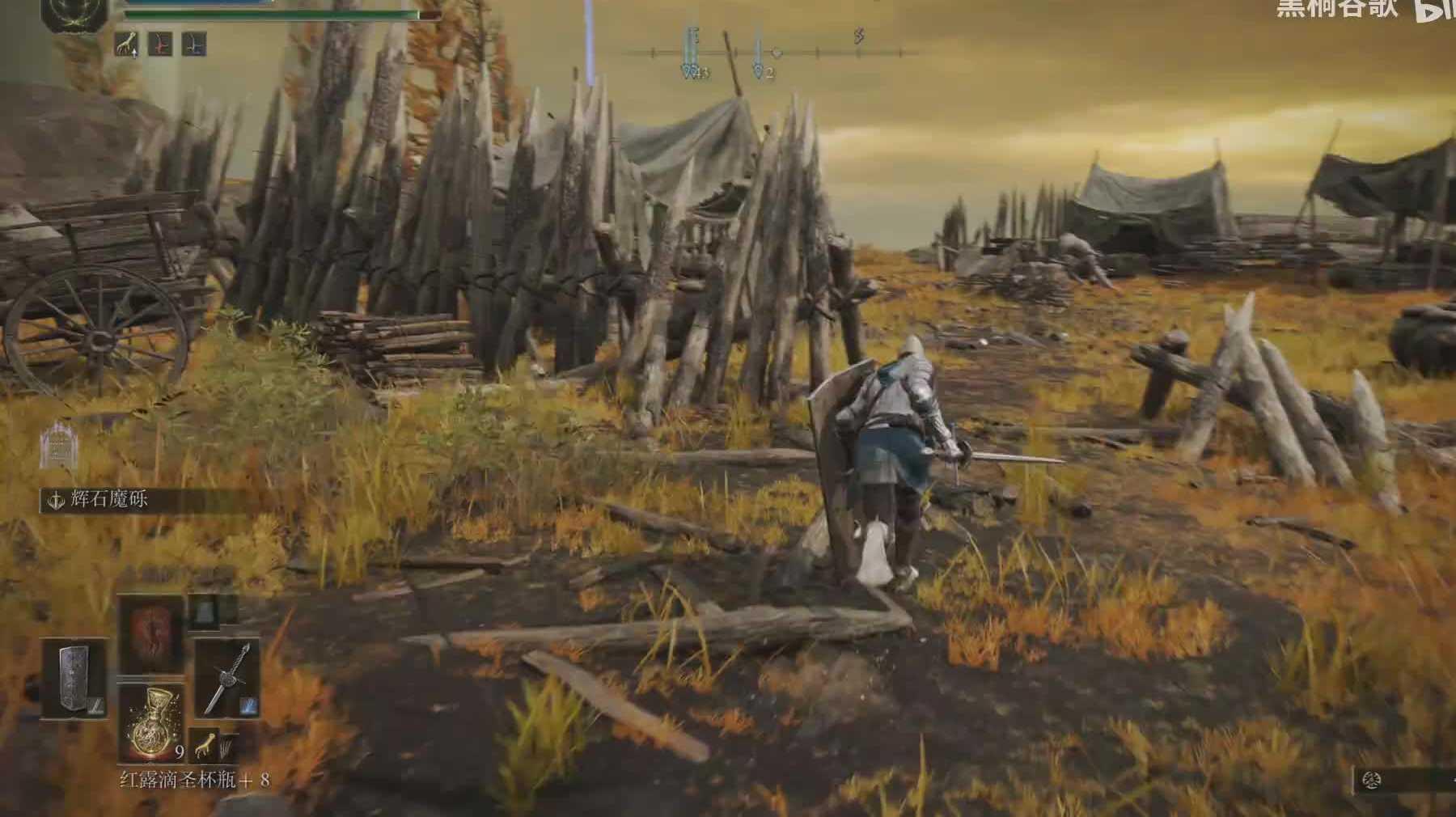Click the red status effect icon
Viewport: 1456px width, 817px height.
coord(161,44)
